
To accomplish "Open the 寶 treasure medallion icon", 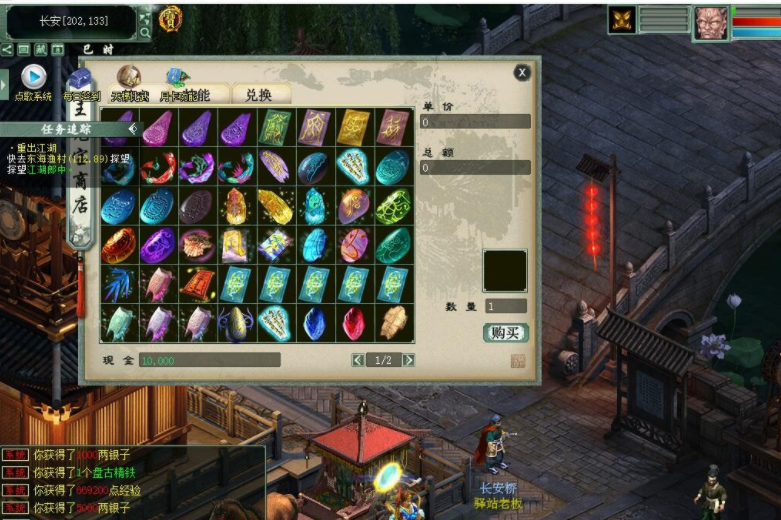I will (x=170, y=17).
